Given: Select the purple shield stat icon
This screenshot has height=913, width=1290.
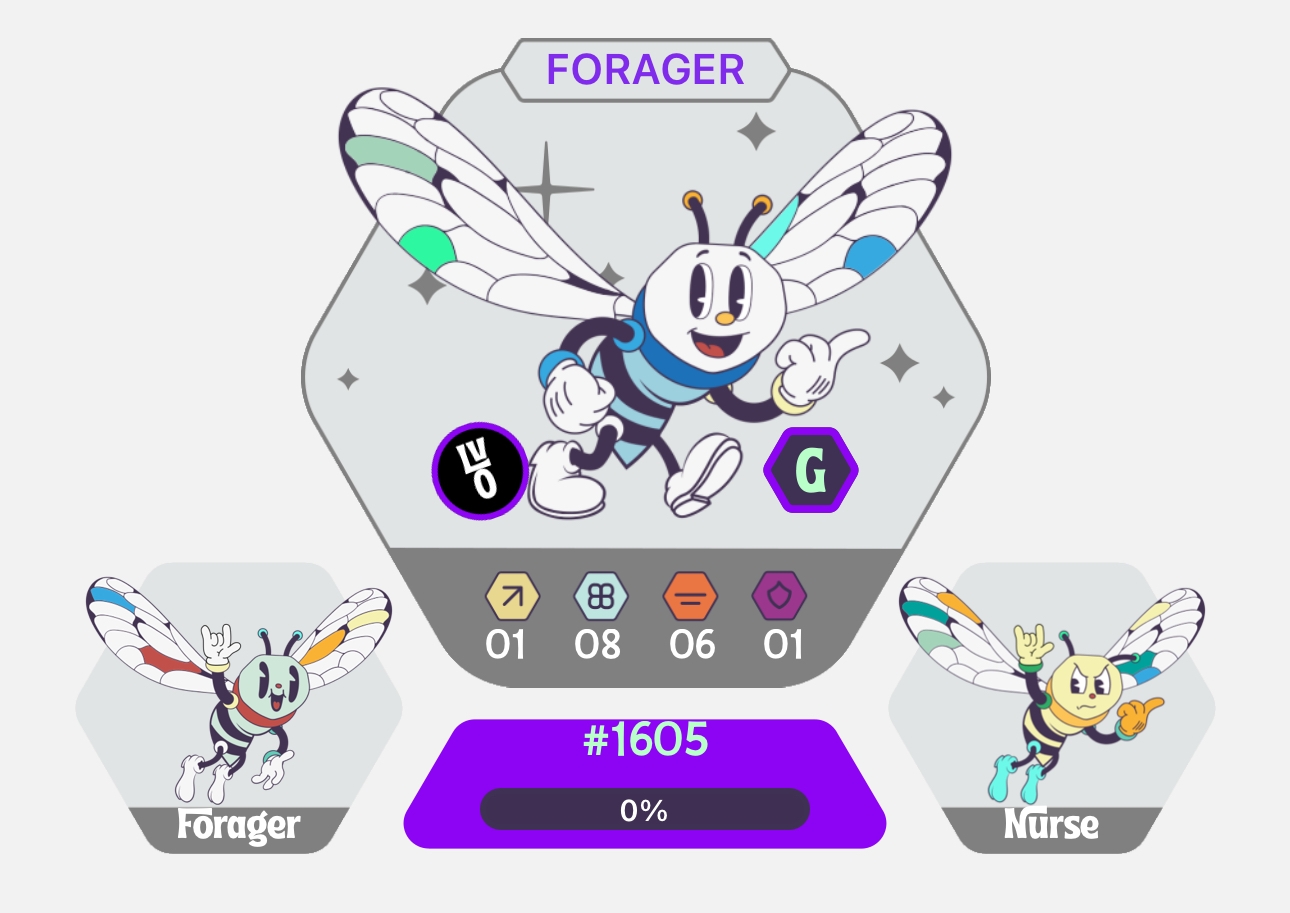Looking at the screenshot, I should click(x=779, y=597).
